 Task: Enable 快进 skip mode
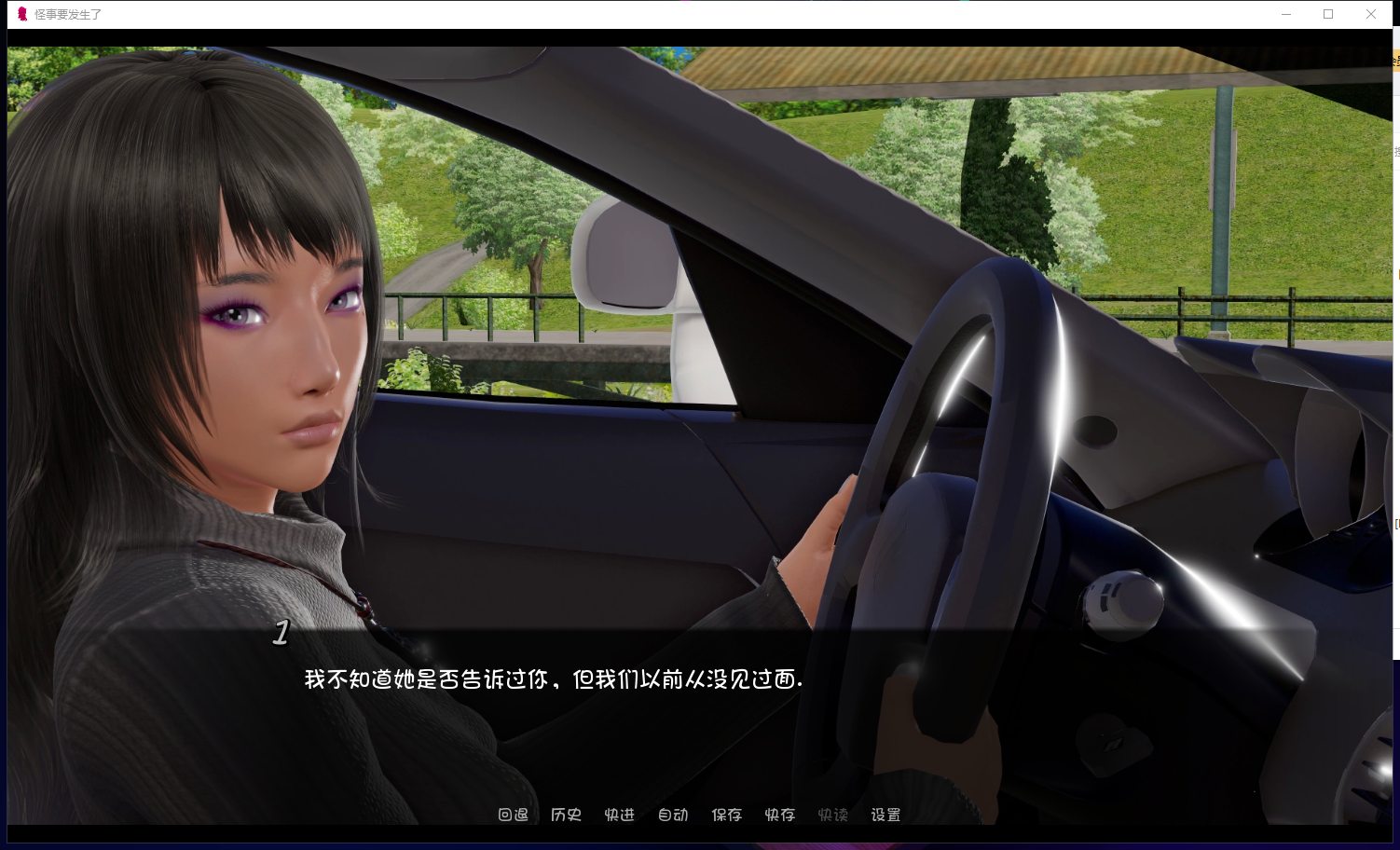[x=619, y=815]
